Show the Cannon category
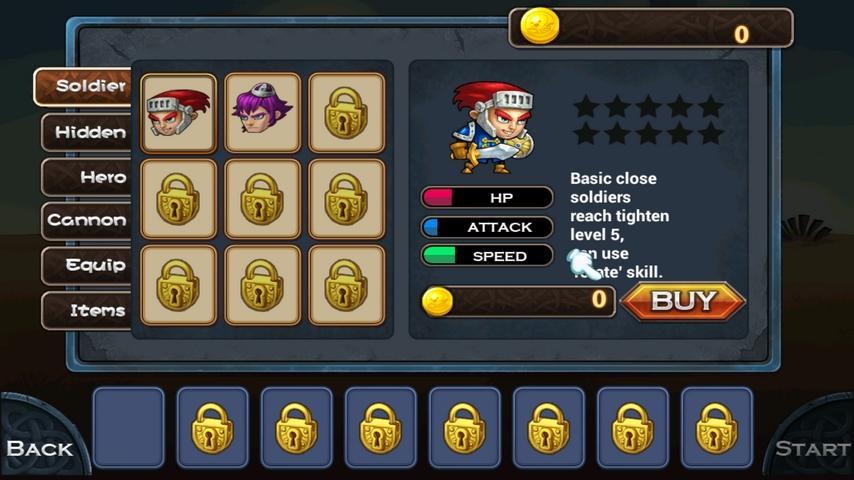This screenshot has width=854, height=480. (87, 220)
